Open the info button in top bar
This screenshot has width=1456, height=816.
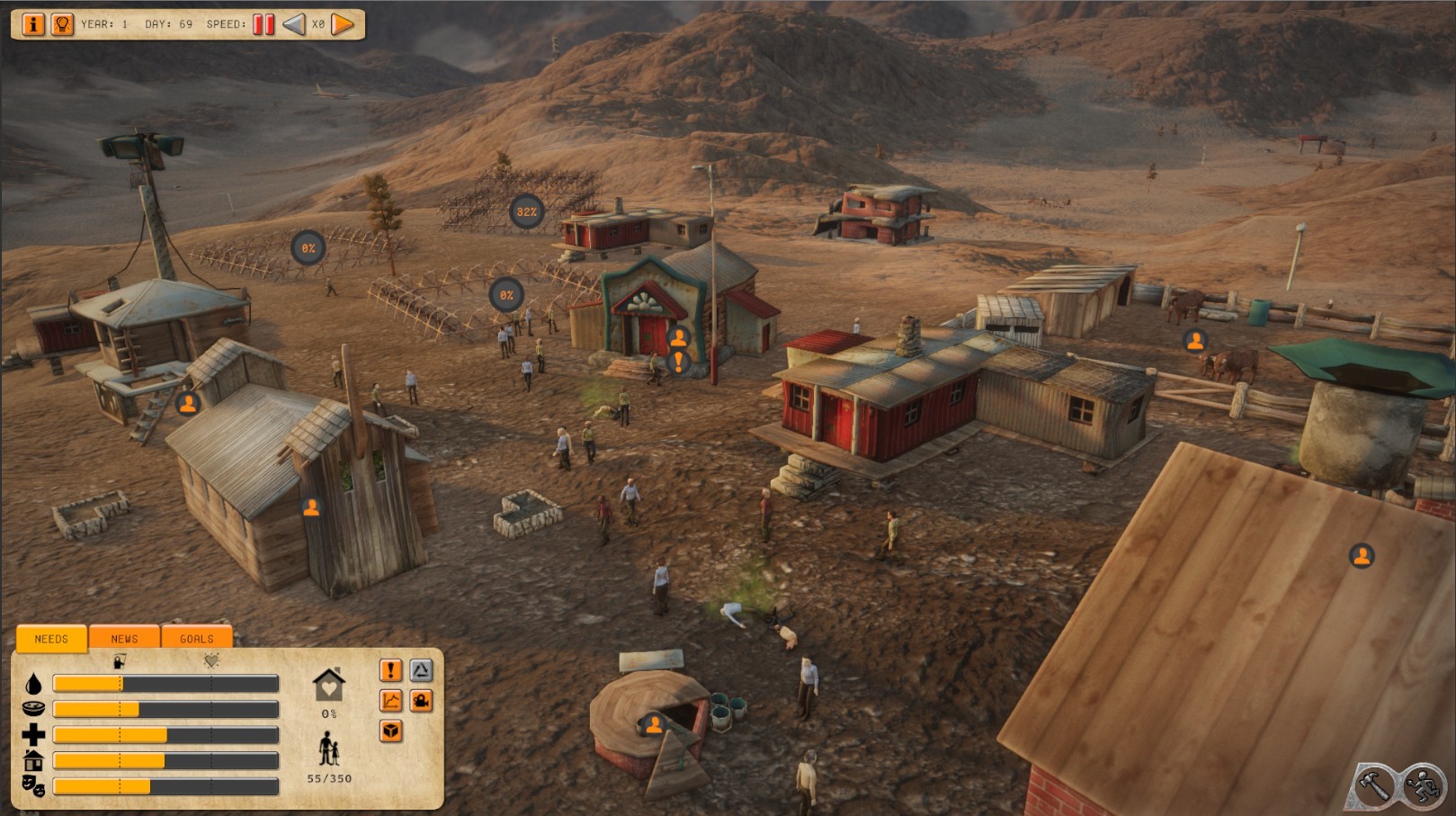32,24
